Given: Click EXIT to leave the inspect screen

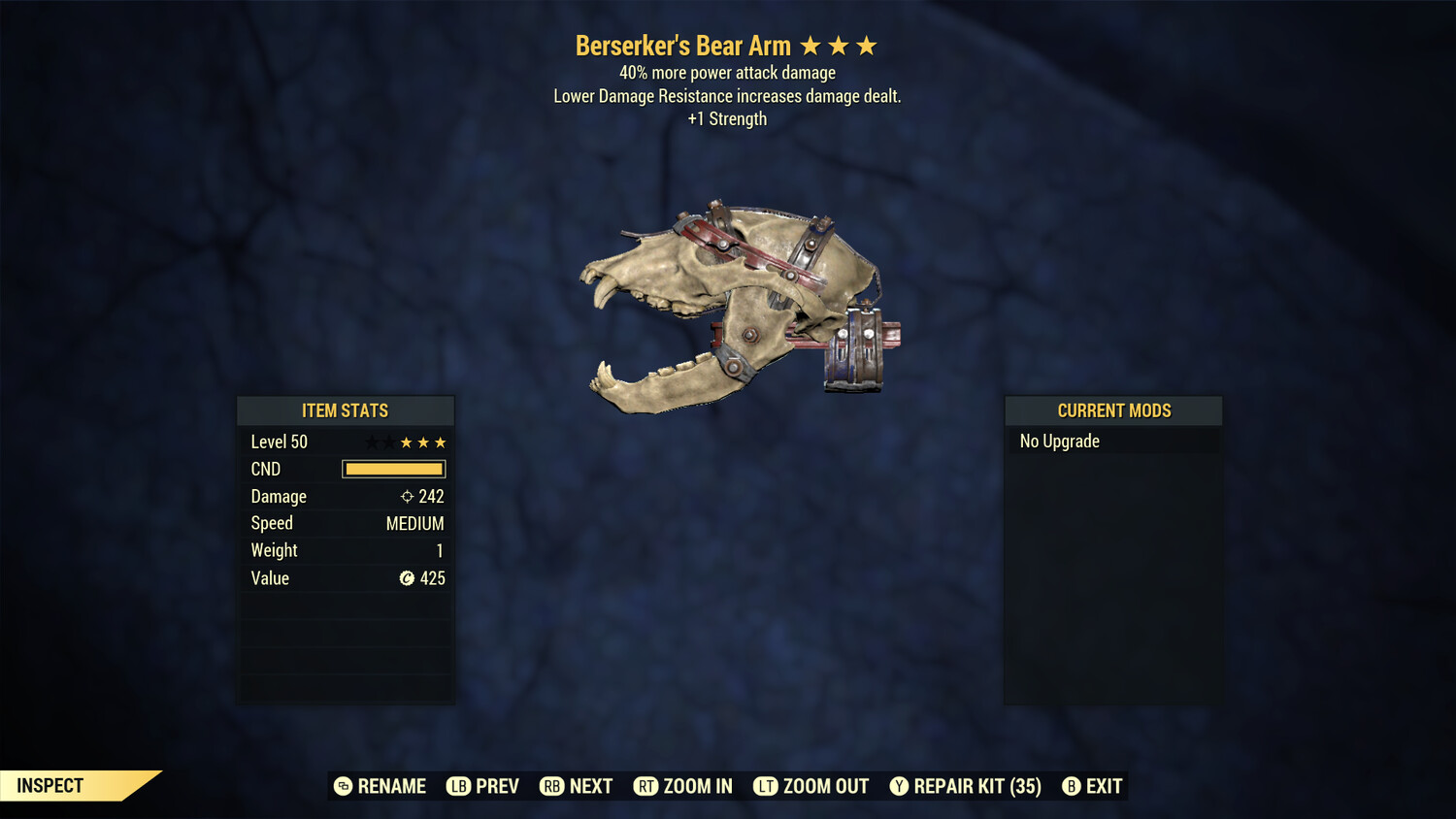Looking at the screenshot, I should click(x=1107, y=786).
